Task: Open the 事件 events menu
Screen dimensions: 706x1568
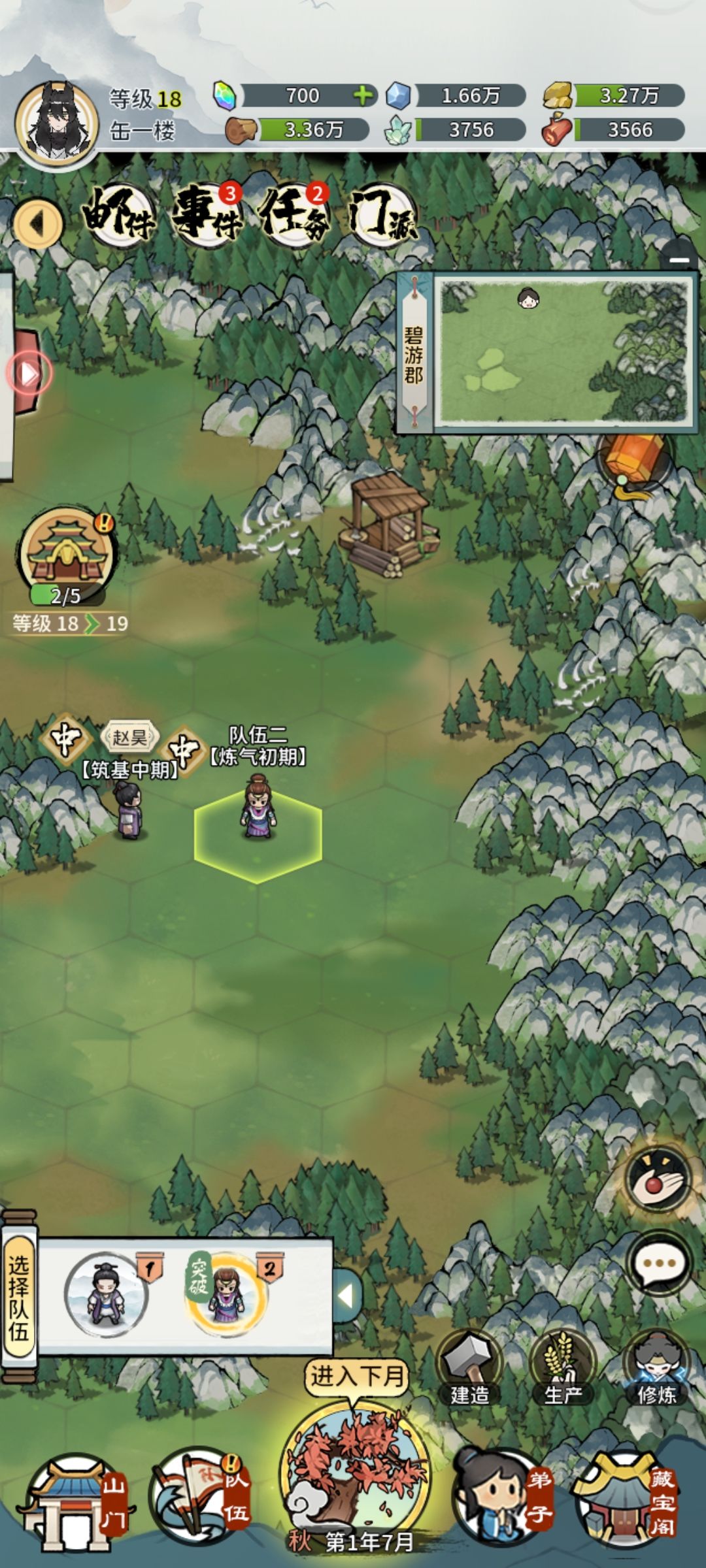Action: pos(207,214)
